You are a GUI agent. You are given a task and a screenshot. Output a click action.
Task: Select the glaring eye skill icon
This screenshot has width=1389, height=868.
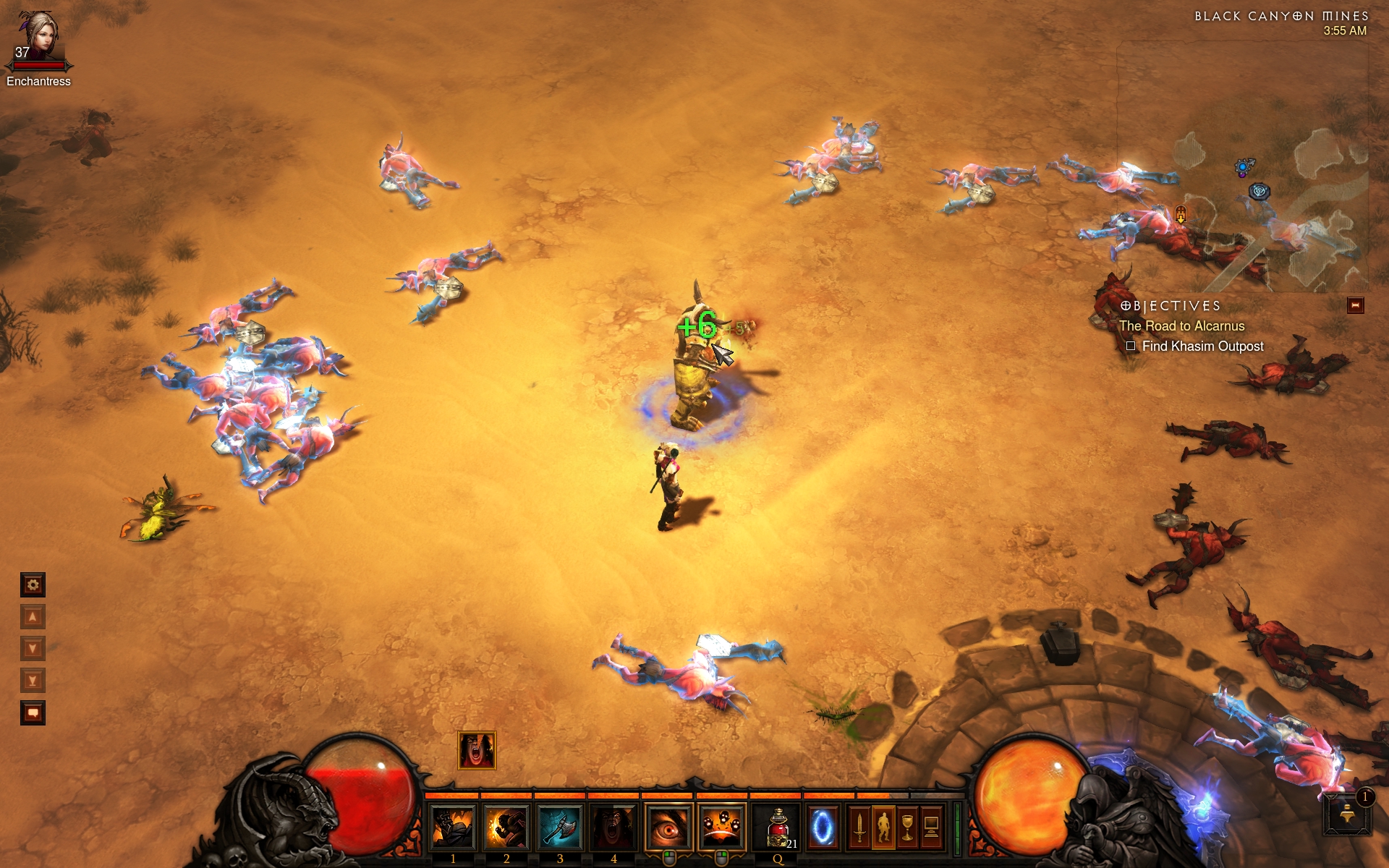[x=668, y=827]
